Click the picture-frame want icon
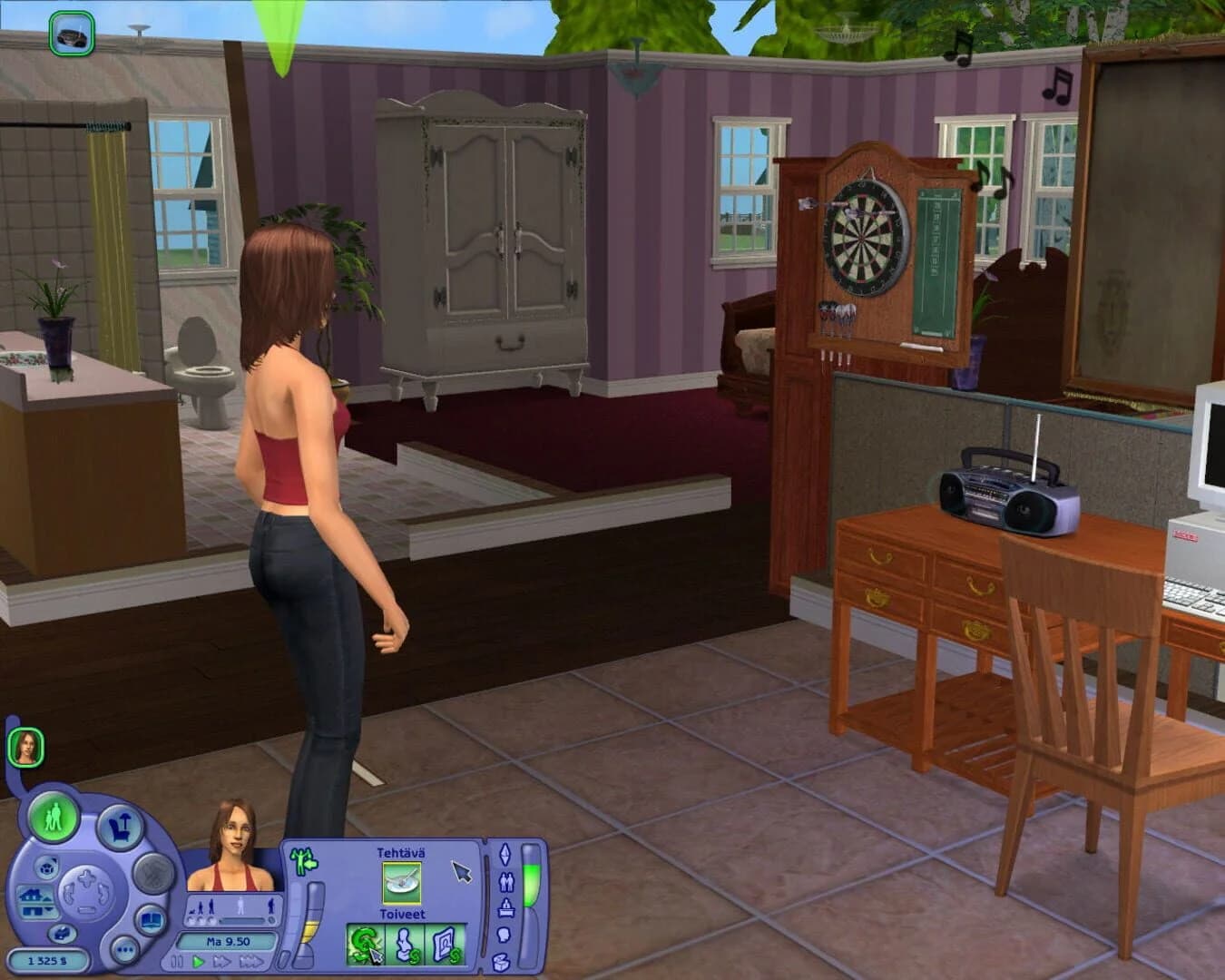This screenshot has width=1225, height=980. click(446, 945)
